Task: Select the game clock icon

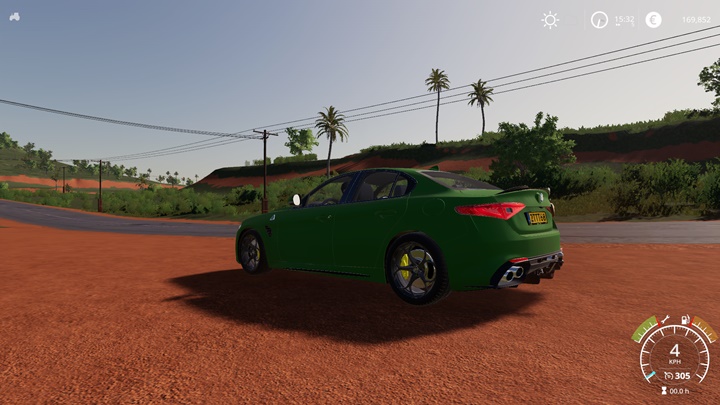Action: [x=599, y=19]
